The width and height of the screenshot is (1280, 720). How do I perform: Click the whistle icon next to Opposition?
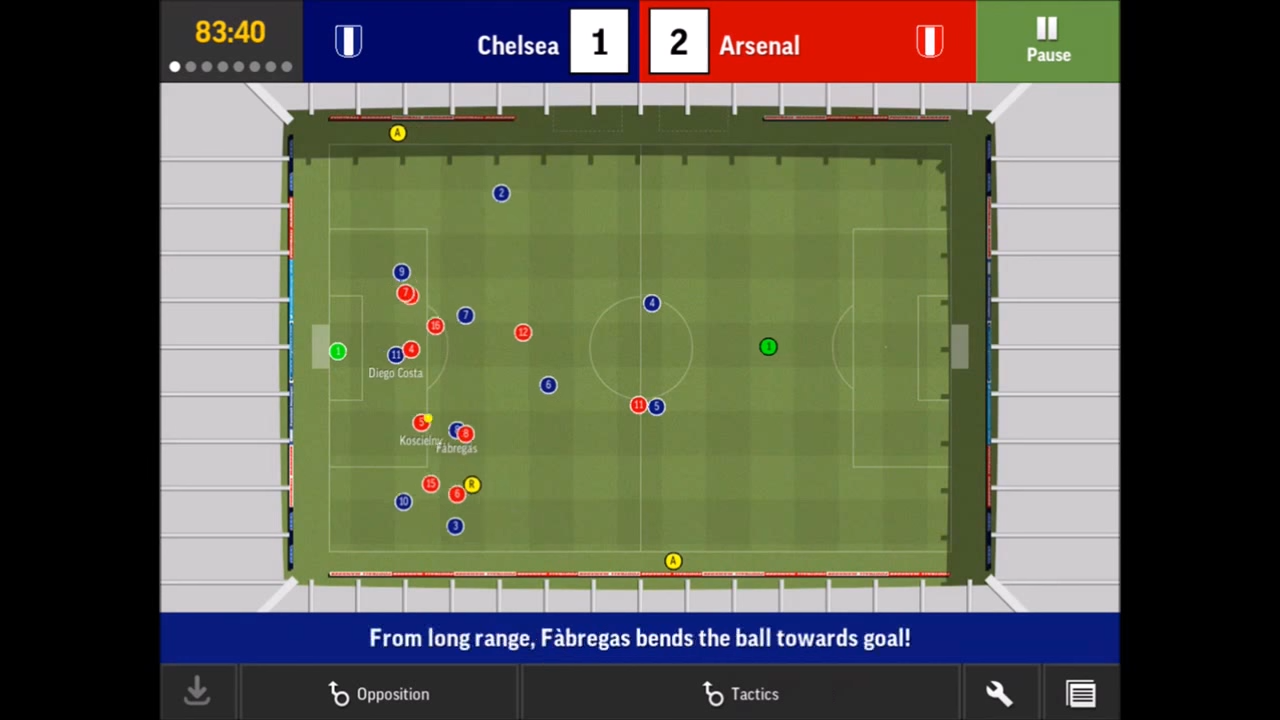(339, 694)
